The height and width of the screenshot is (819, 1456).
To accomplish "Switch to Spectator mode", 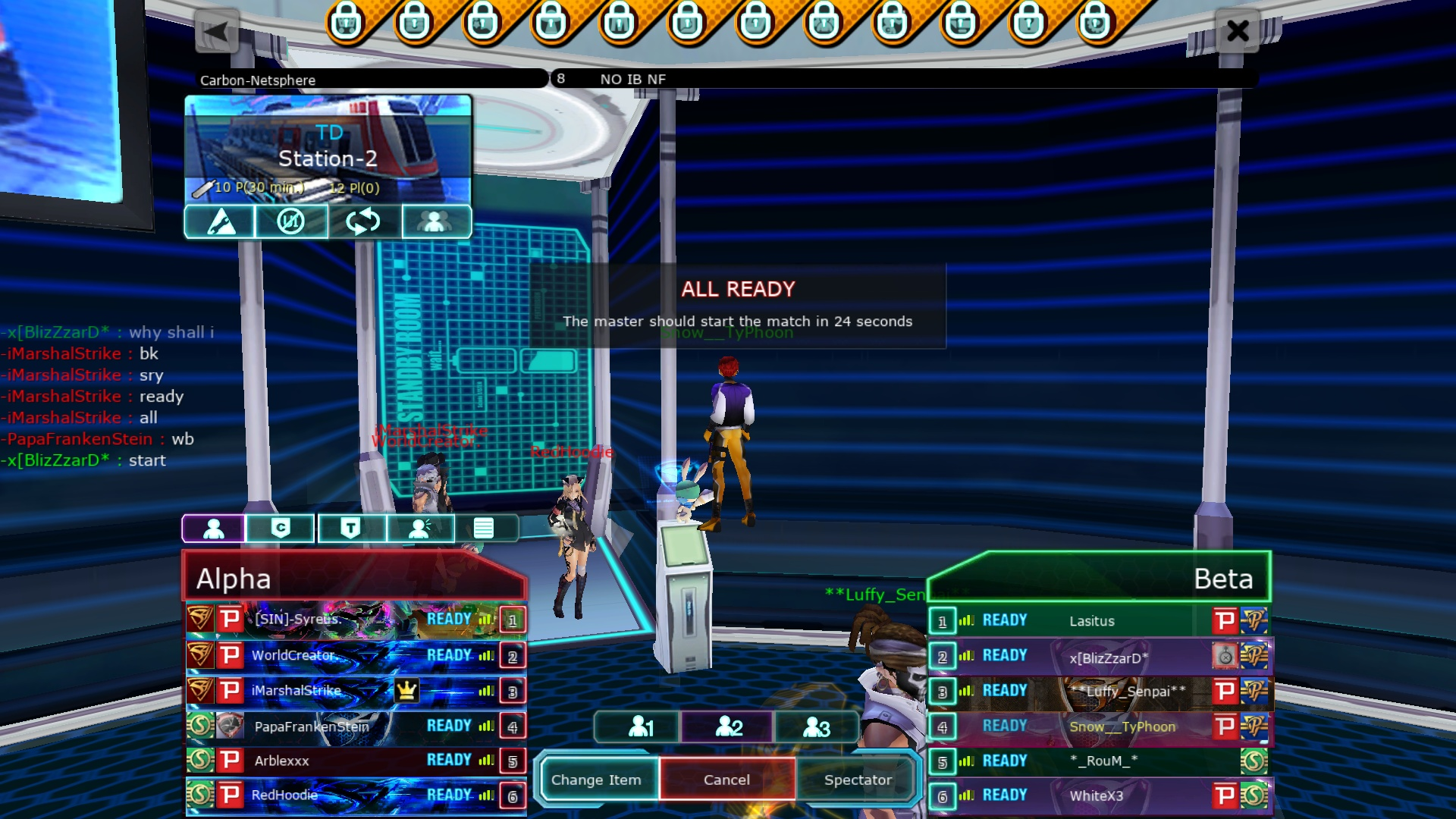I will [858, 780].
